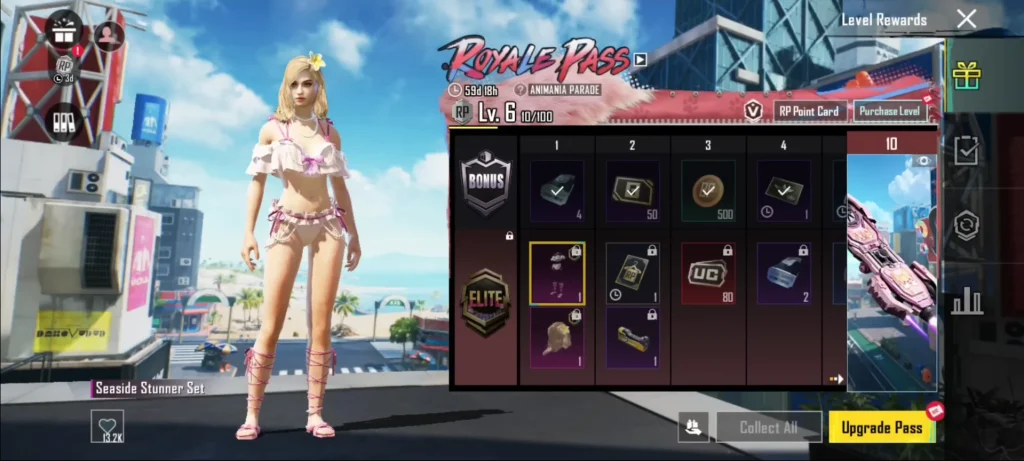Screen dimensions: 1024x461
Task: Open the RP Point Card option
Action: (809, 111)
